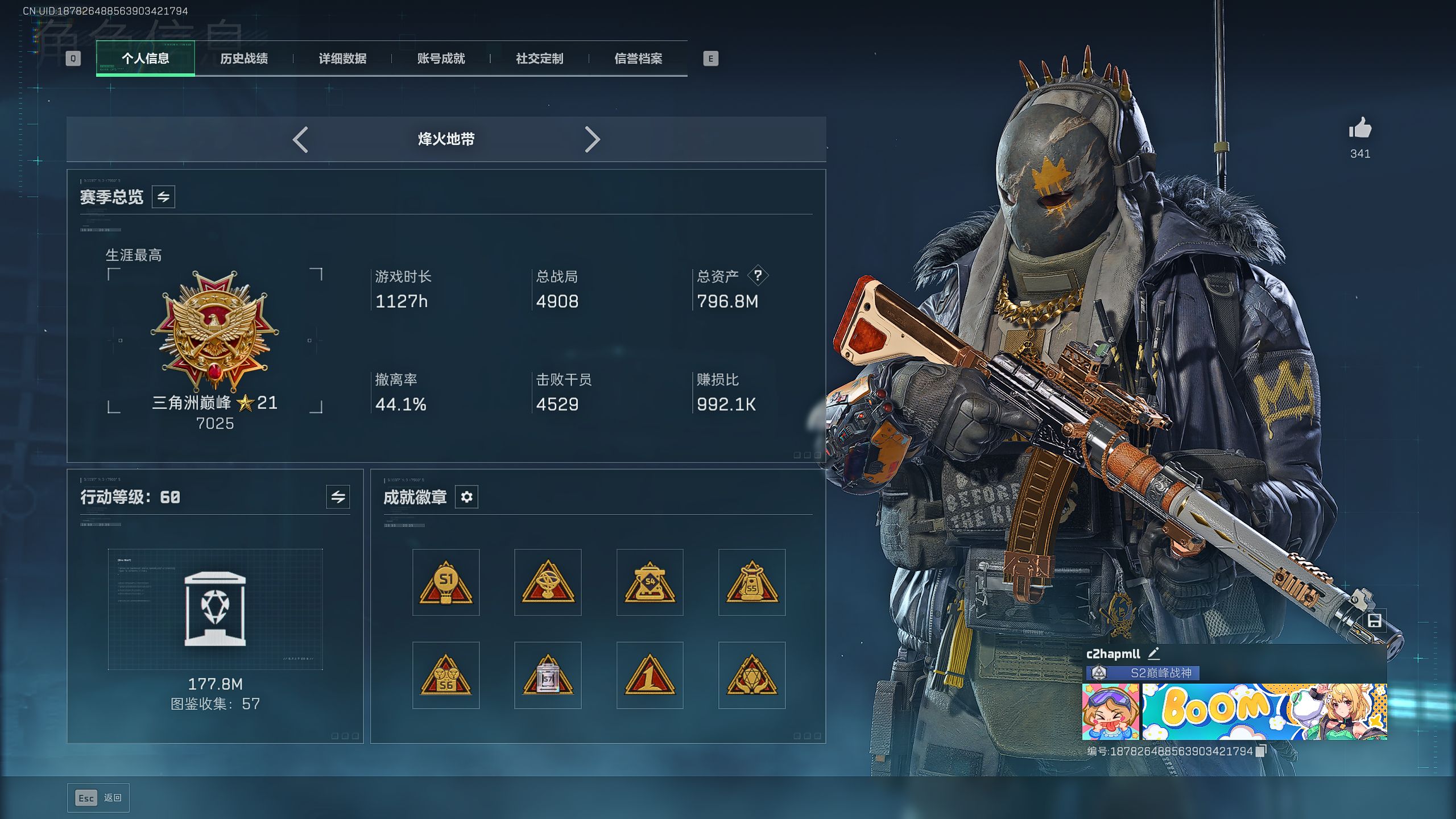The image size is (1456, 819).
Task: Open the 成就徽章 gear settings
Action: (x=466, y=497)
